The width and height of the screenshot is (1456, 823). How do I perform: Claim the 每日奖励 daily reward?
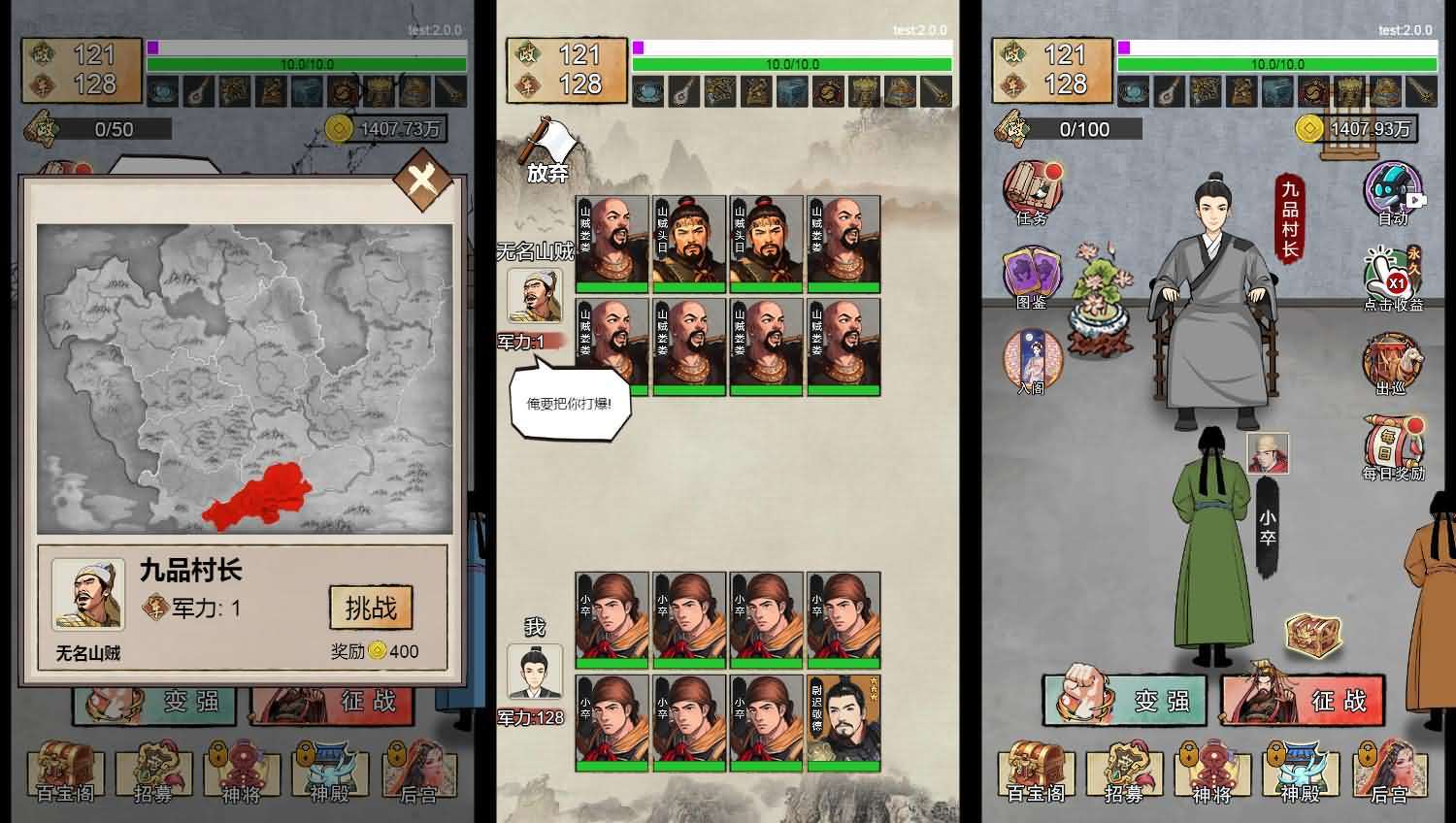[1394, 448]
